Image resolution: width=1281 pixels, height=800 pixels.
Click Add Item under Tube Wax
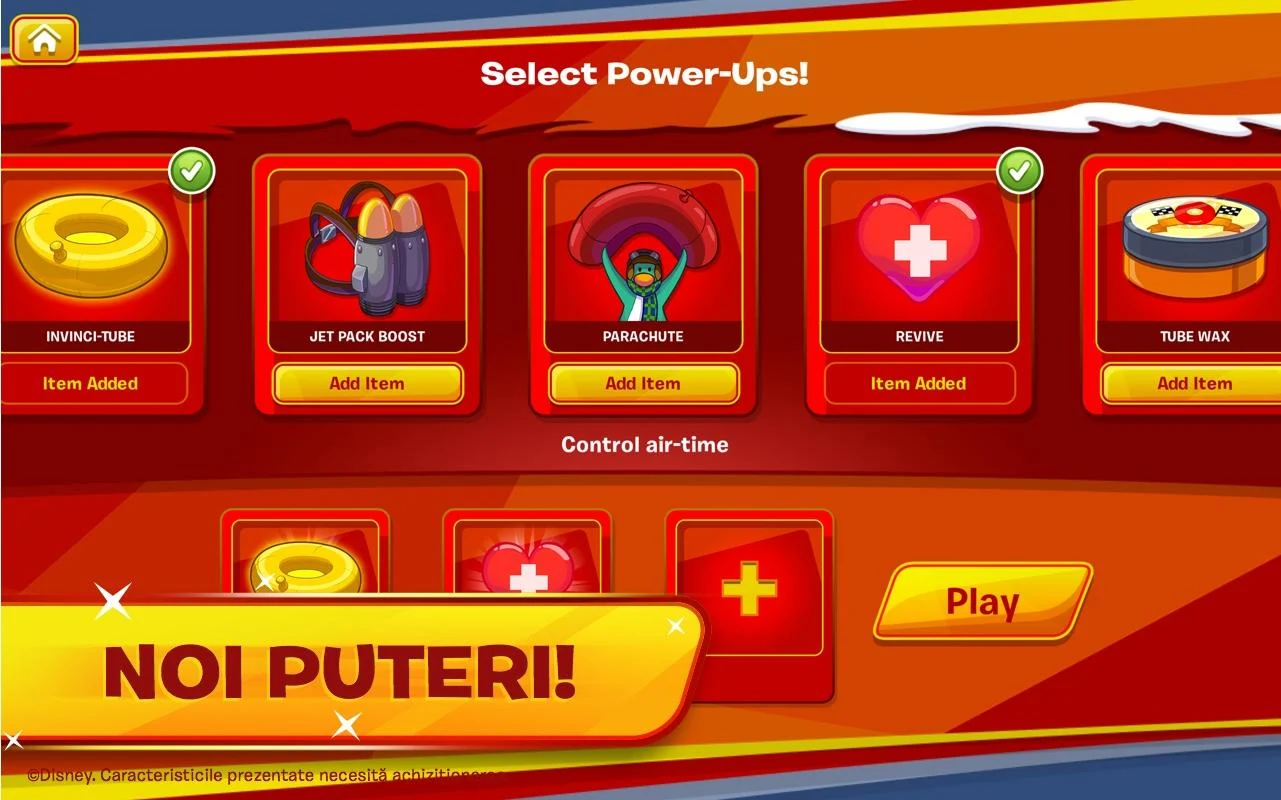coord(1196,383)
